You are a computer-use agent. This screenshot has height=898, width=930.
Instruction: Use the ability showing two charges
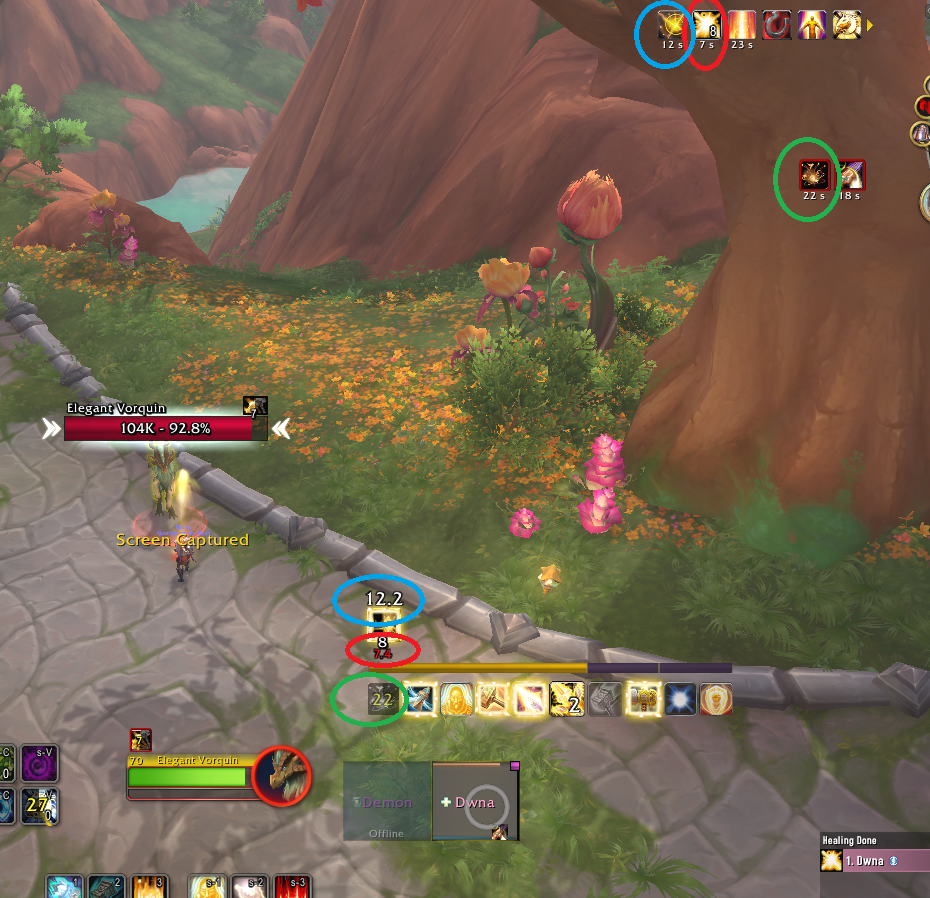[566, 699]
